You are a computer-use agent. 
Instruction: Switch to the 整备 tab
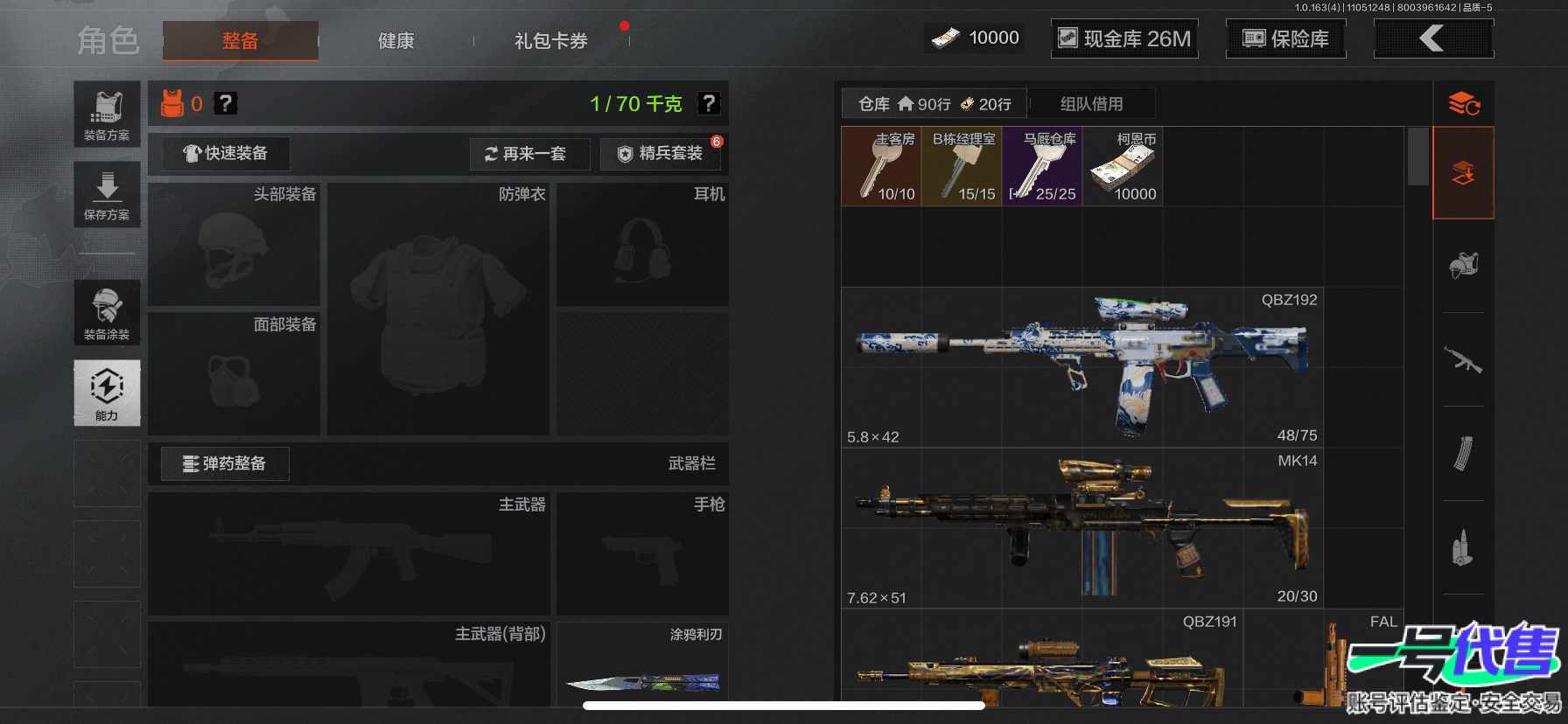click(240, 40)
